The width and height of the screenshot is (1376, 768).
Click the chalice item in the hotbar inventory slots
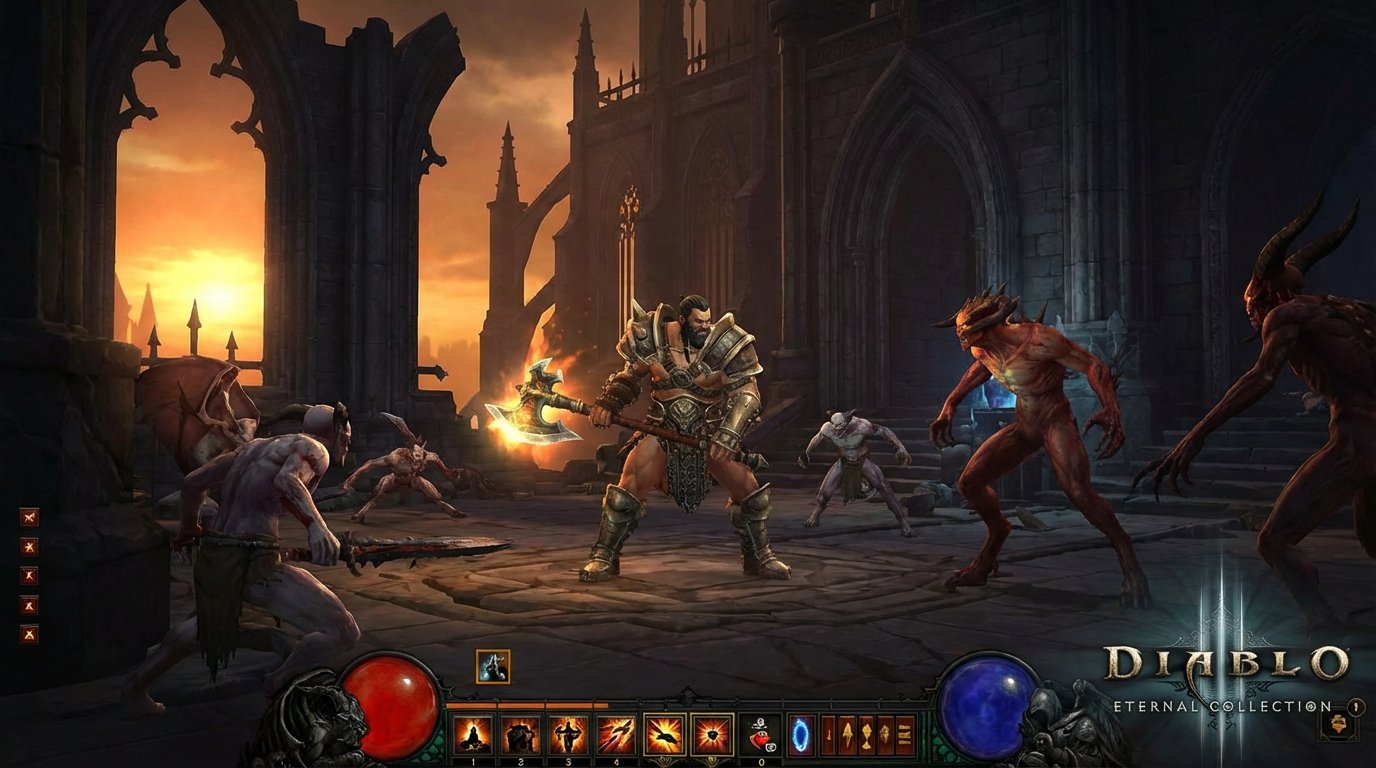[x=866, y=736]
